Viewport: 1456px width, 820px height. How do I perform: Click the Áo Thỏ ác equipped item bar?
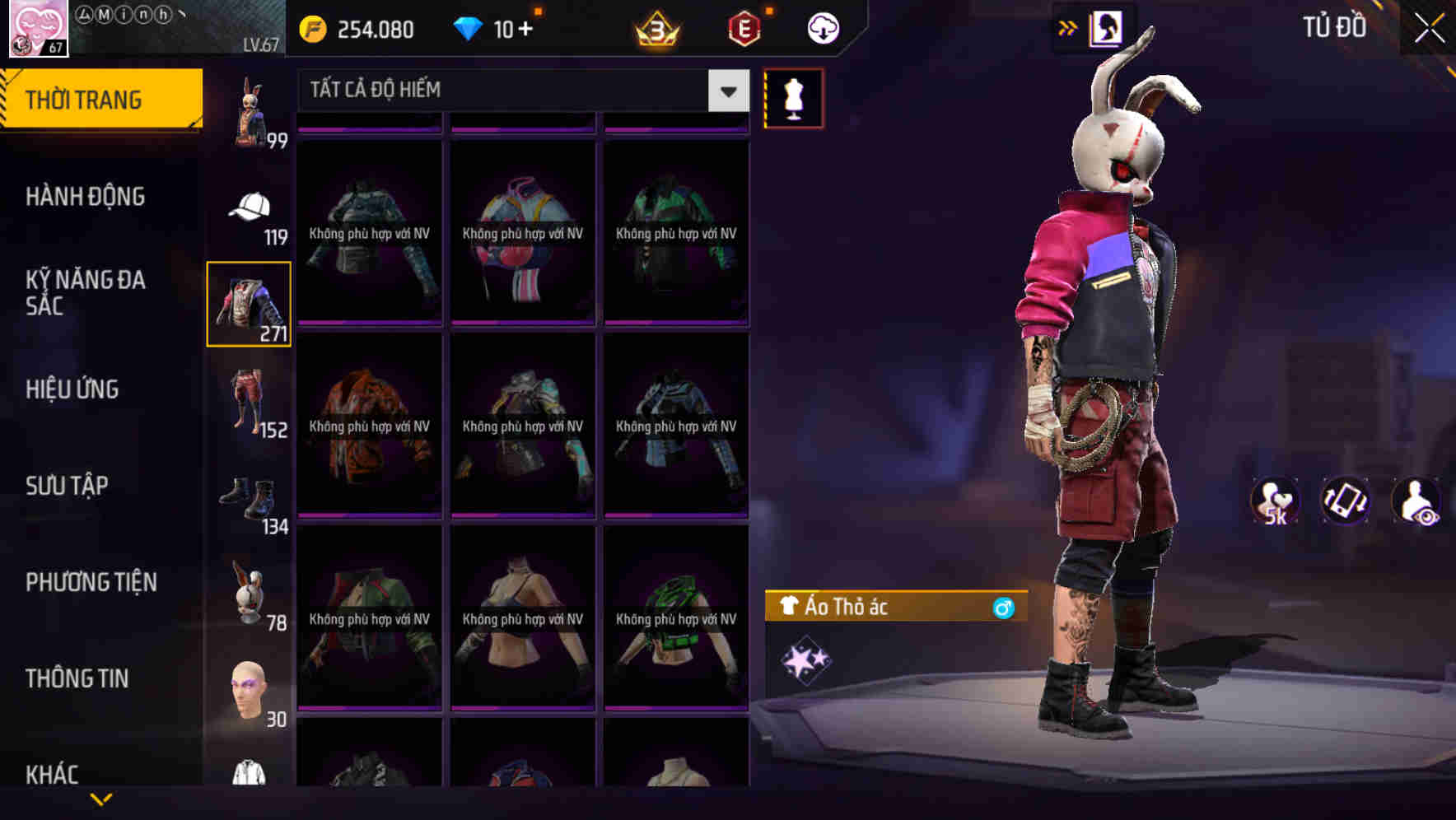coord(894,608)
